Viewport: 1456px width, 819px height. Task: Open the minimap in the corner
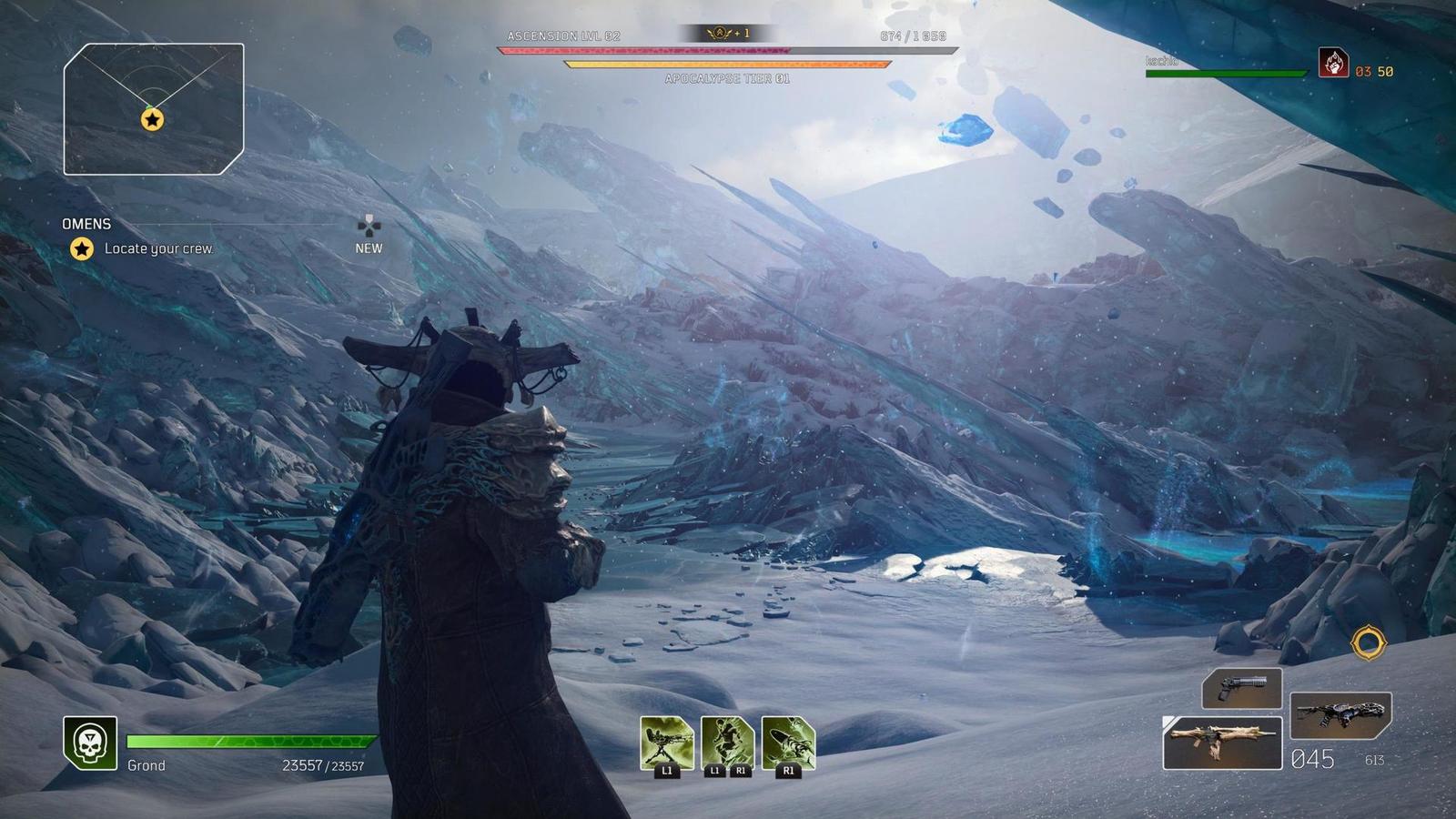[x=154, y=108]
